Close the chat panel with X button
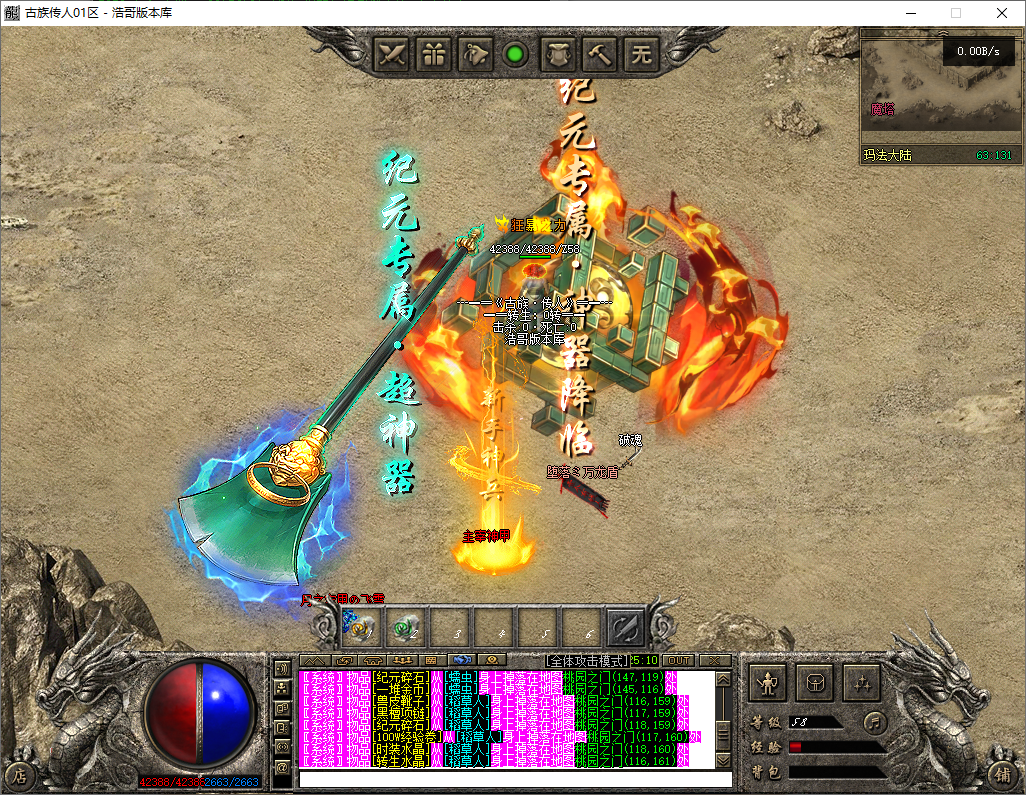The width and height of the screenshot is (1026, 795). click(714, 661)
